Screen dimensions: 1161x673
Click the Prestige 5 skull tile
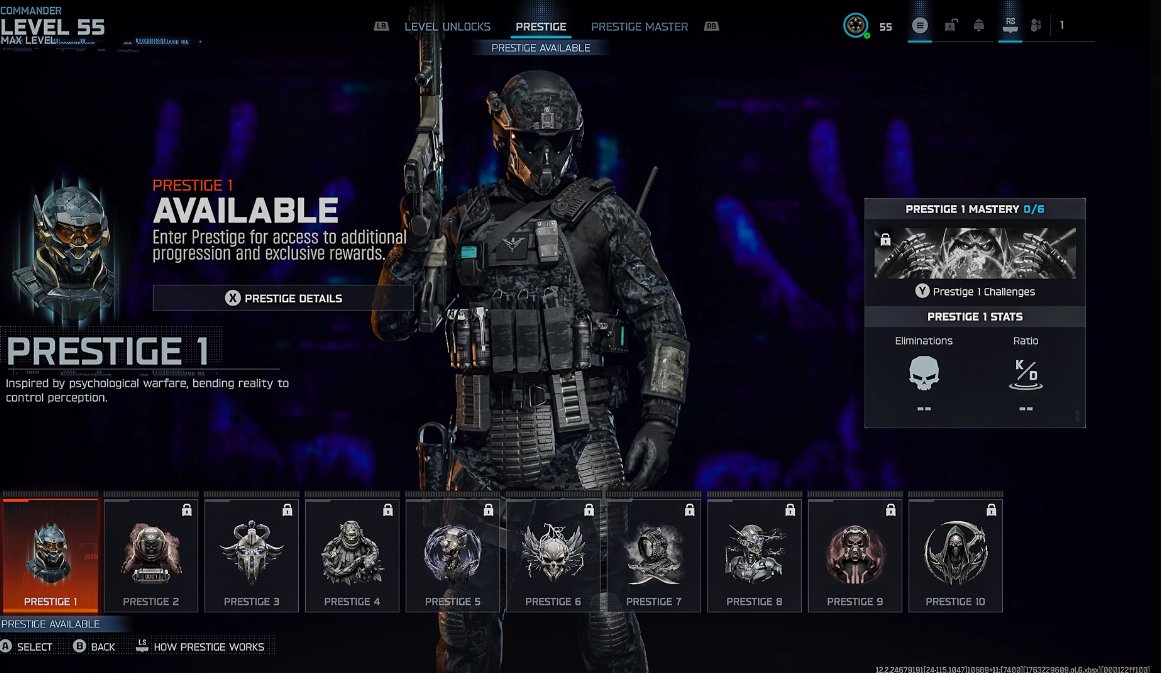pos(453,555)
